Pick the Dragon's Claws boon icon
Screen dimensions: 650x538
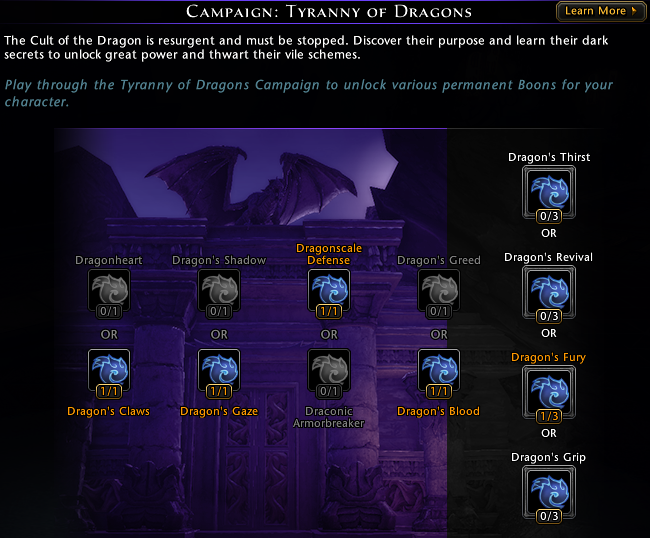tap(109, 371)
